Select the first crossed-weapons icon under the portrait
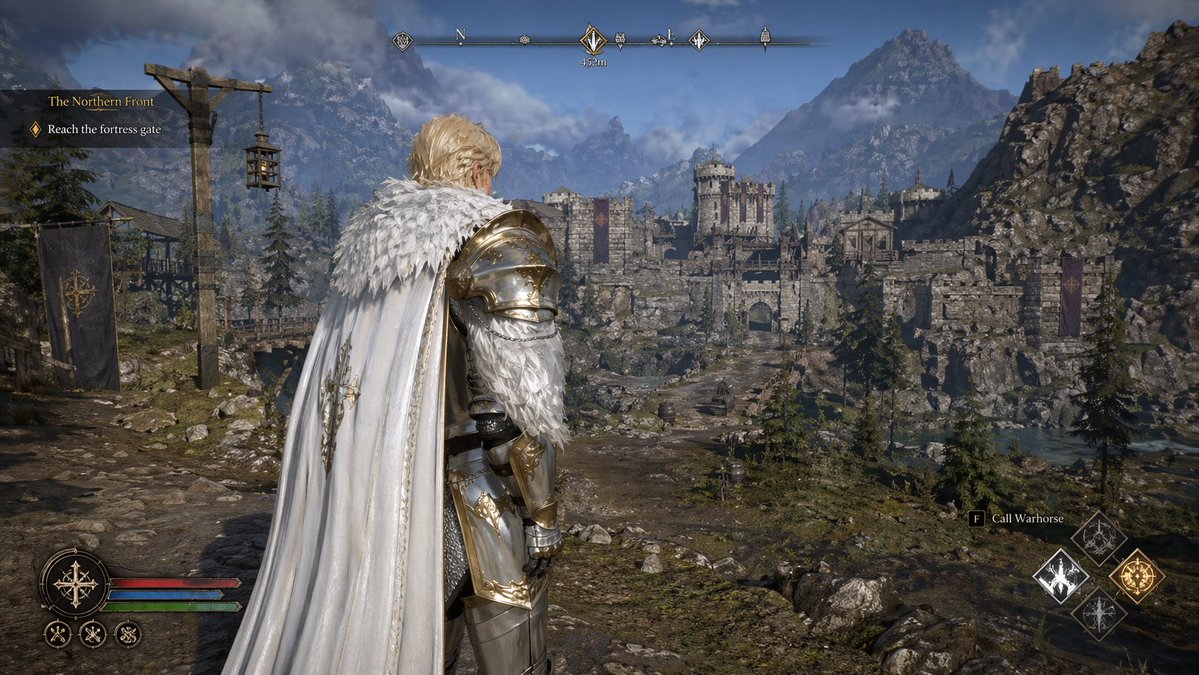Image resolution: width=1199 pixels, height=675 pixels. [x=58, y=633]
